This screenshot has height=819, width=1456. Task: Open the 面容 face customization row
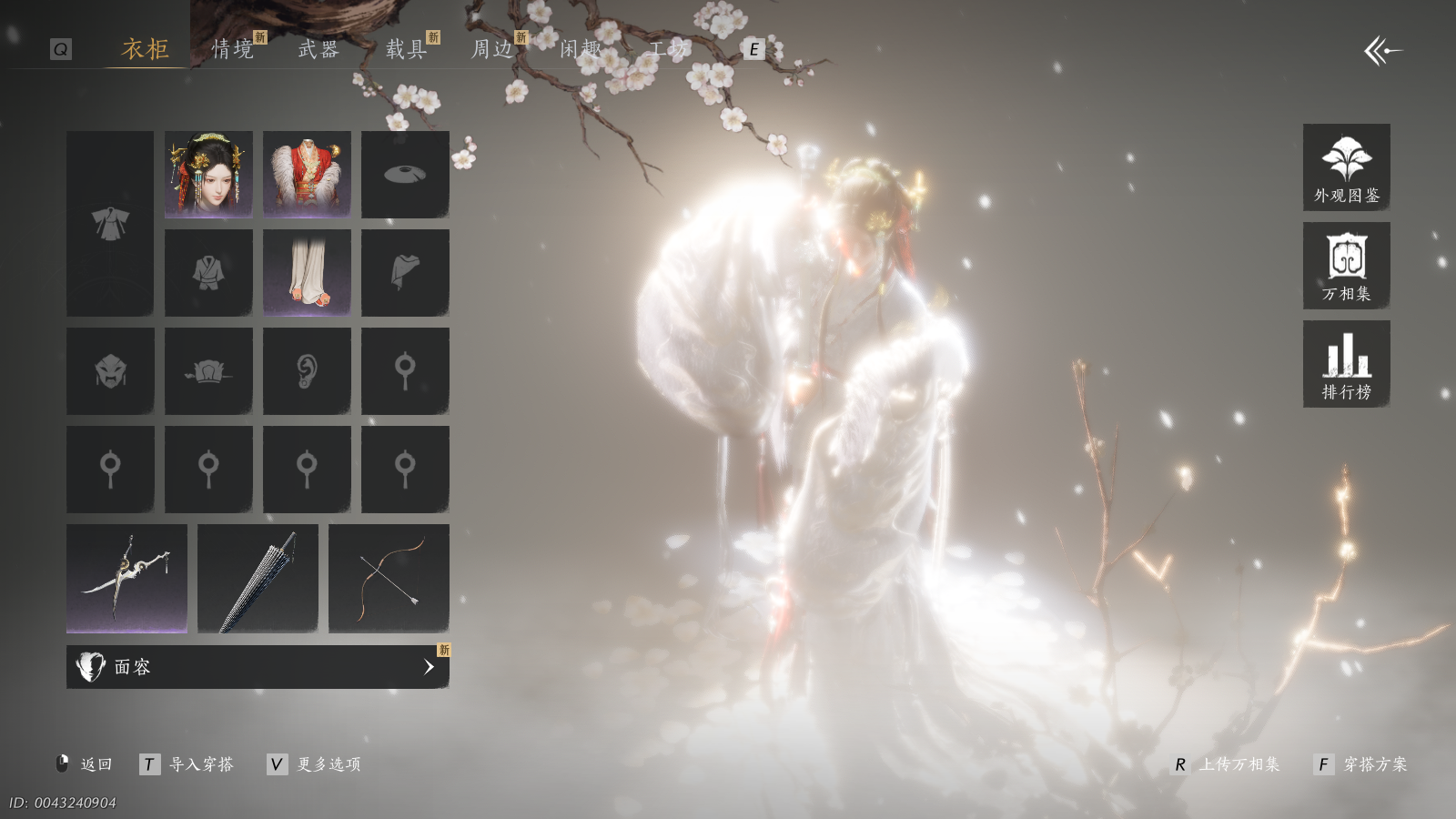(x=258, y=667)
